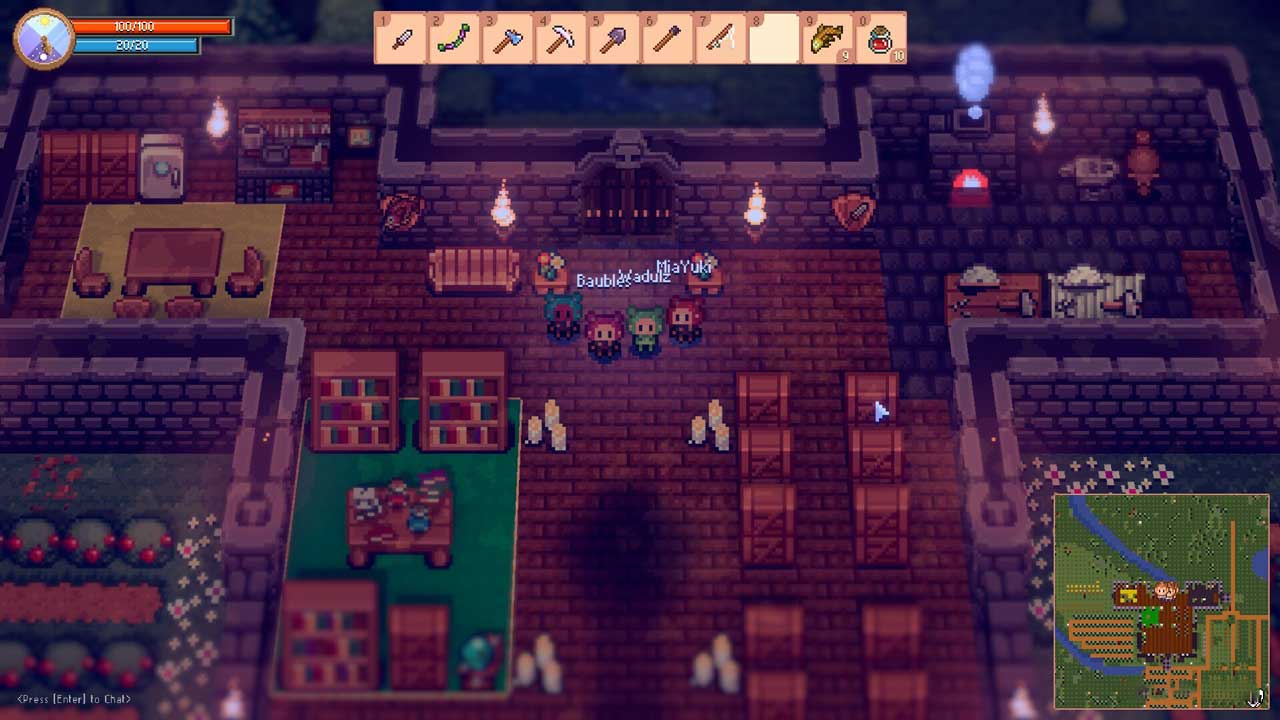Pick the shovel from the hotbar
The image size is (1280, 720).
tap(614, 38)
